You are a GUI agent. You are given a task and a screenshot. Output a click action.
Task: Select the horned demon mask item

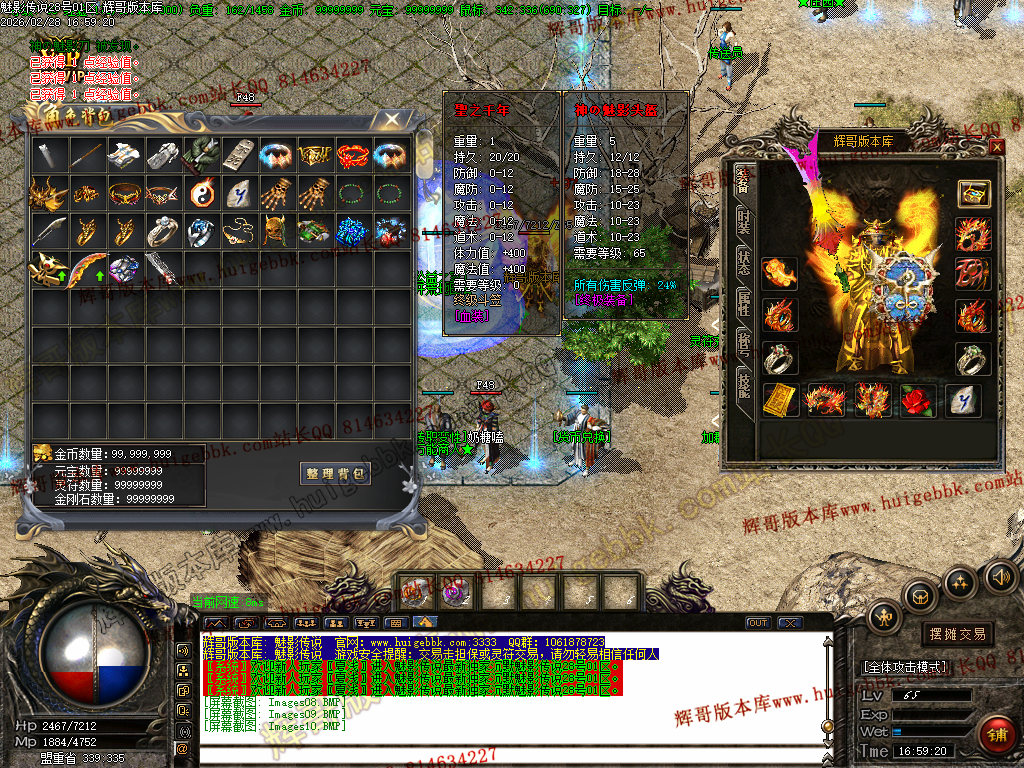[x=277, y=231]
